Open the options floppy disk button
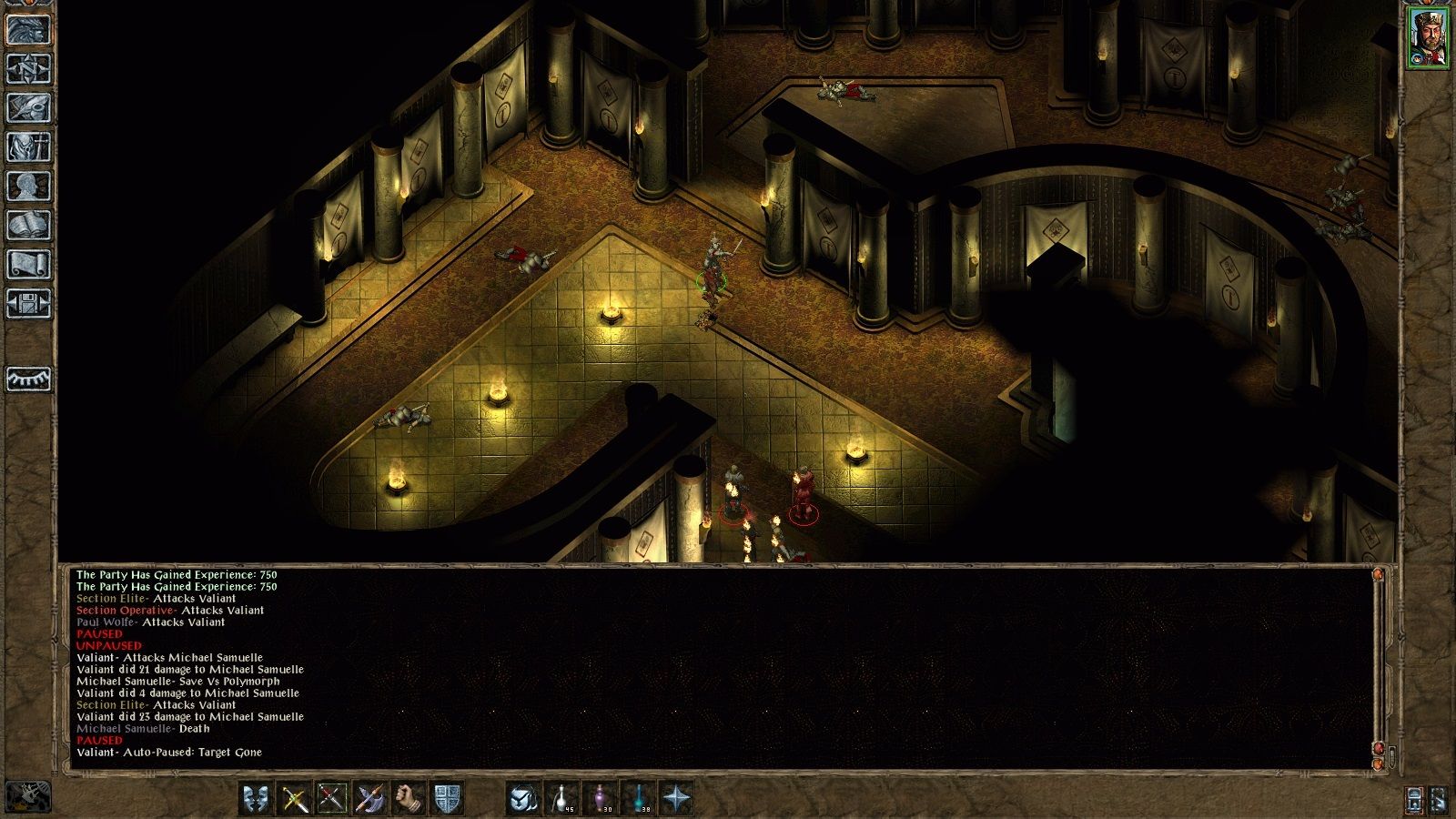This screenshot has width=1456, height=819. coord(28,303)
